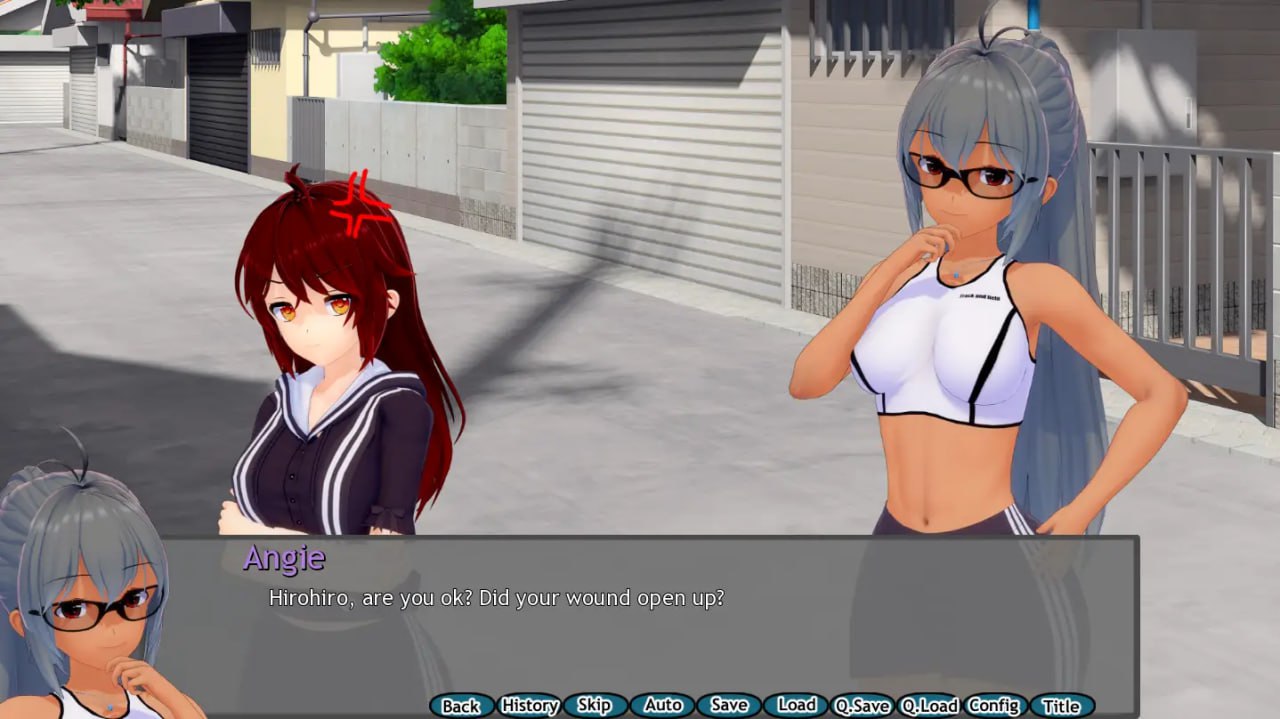
Task: Open the Load menu
Action: pos(796,706)
